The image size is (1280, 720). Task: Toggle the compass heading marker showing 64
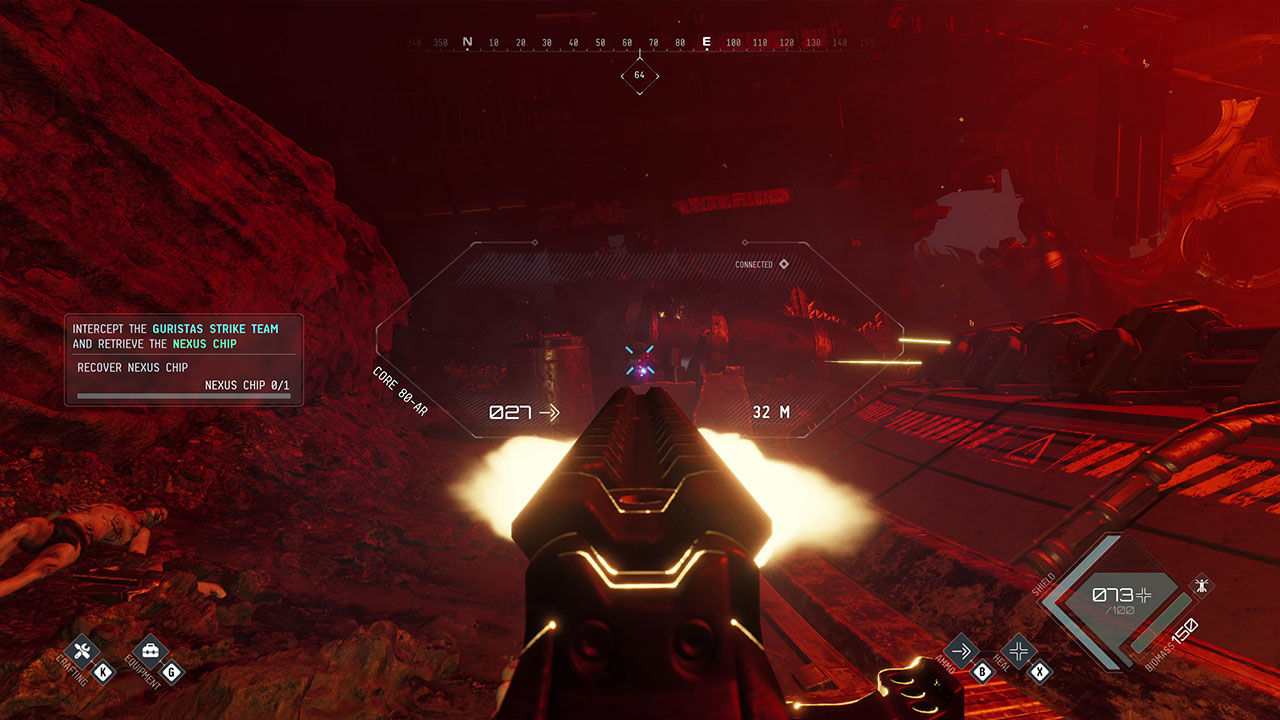point(640,74)
